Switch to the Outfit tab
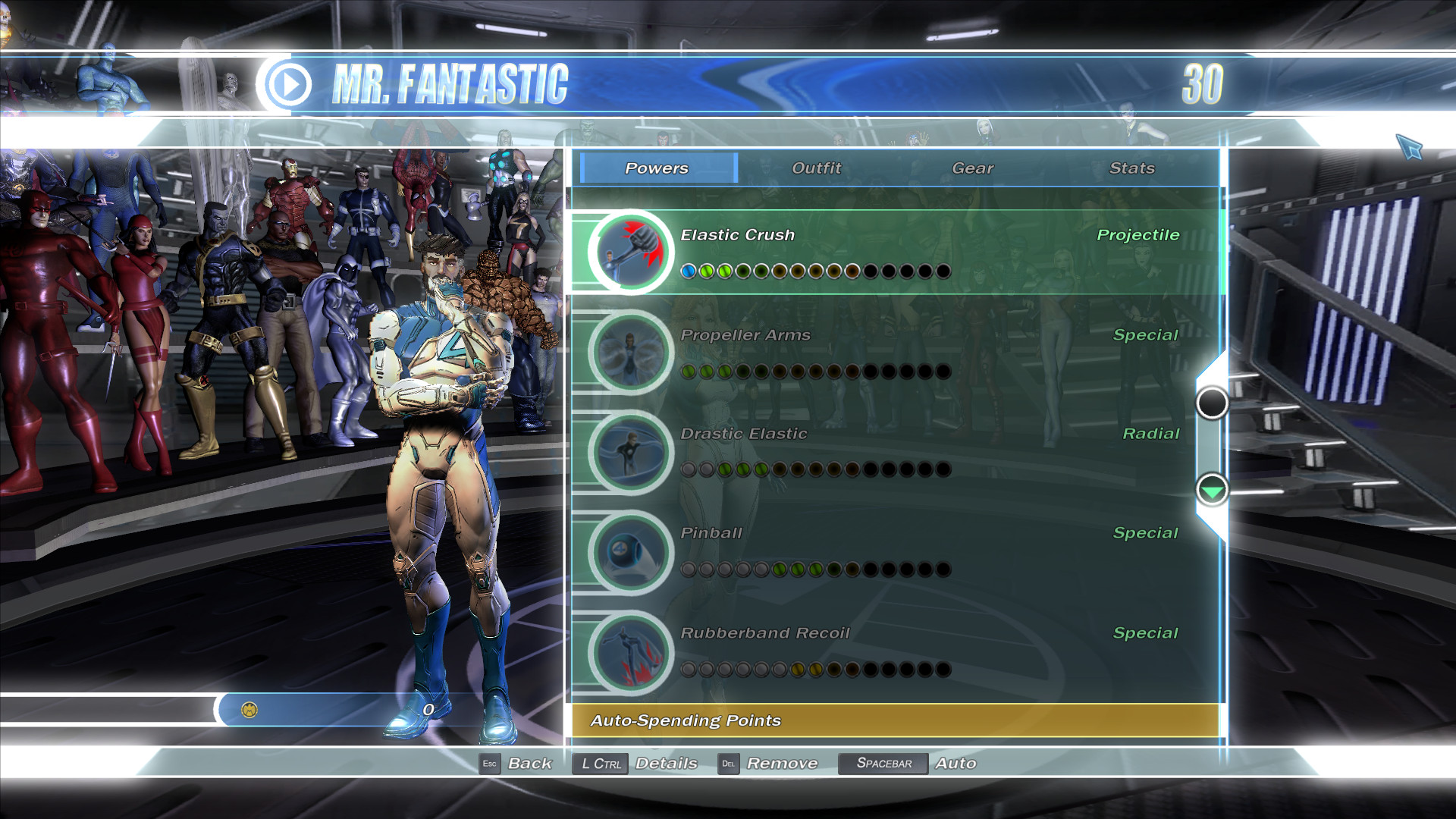Screen dimensions: 1456x819 815,168
